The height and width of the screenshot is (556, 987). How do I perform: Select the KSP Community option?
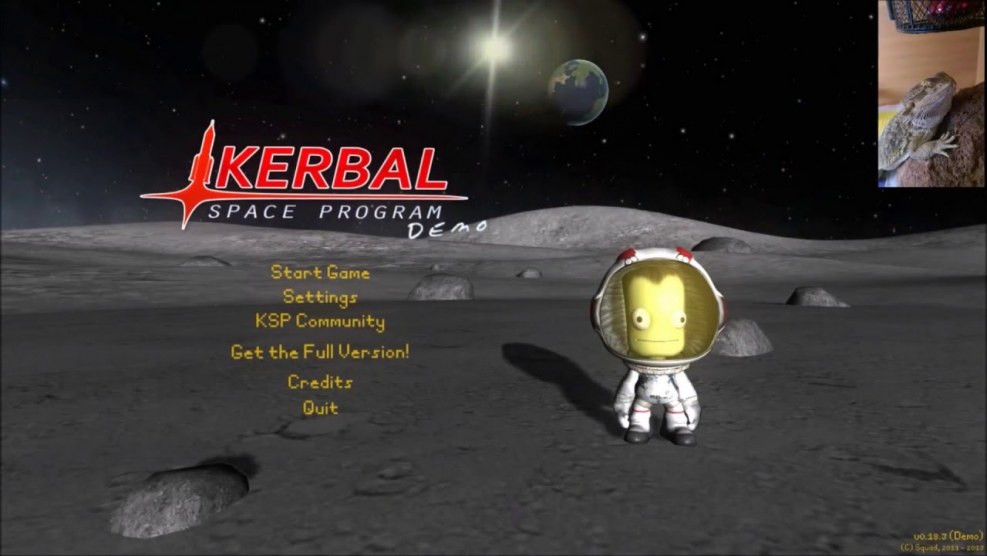[x=320, y=322]
